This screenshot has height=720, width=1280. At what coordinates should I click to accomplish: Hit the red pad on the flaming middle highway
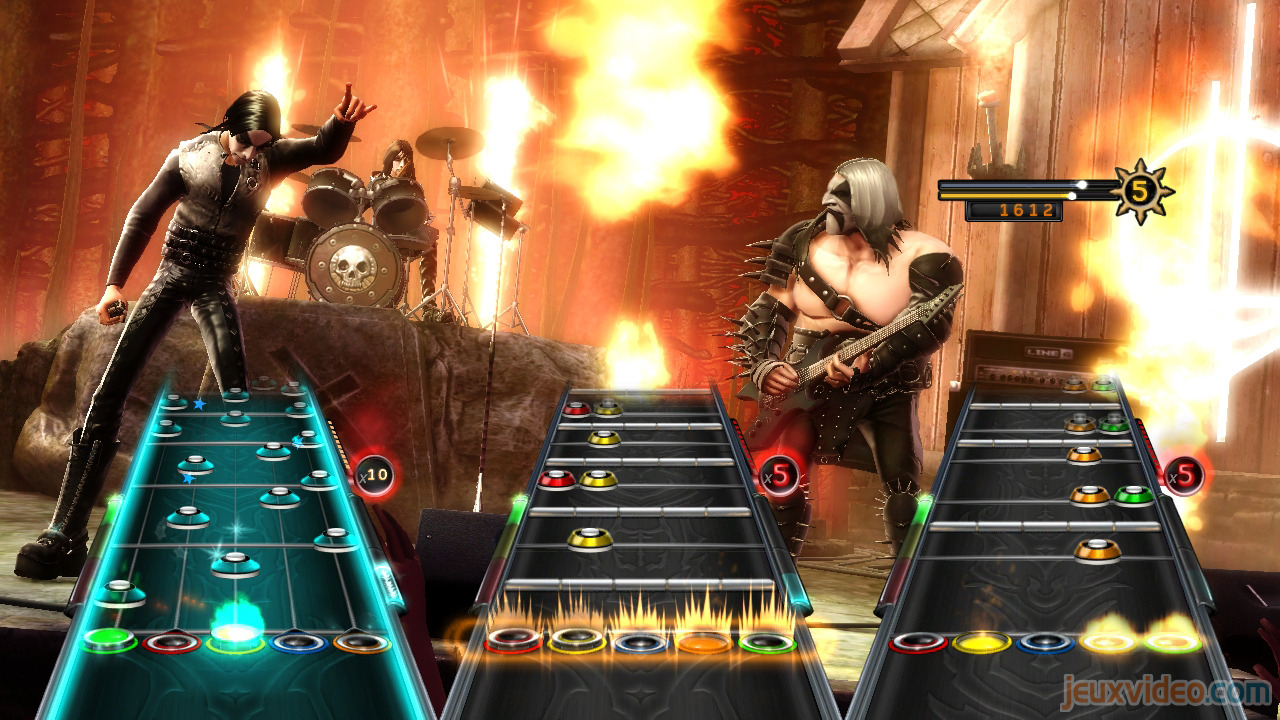point(514,640)
